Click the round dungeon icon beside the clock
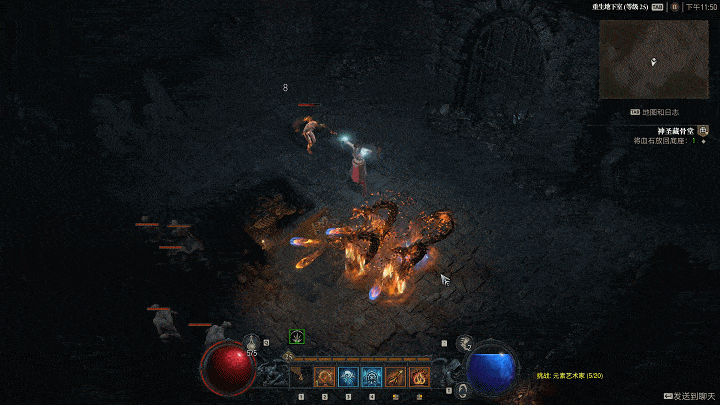This screenshot has width=720, height=405. (675, 7)
